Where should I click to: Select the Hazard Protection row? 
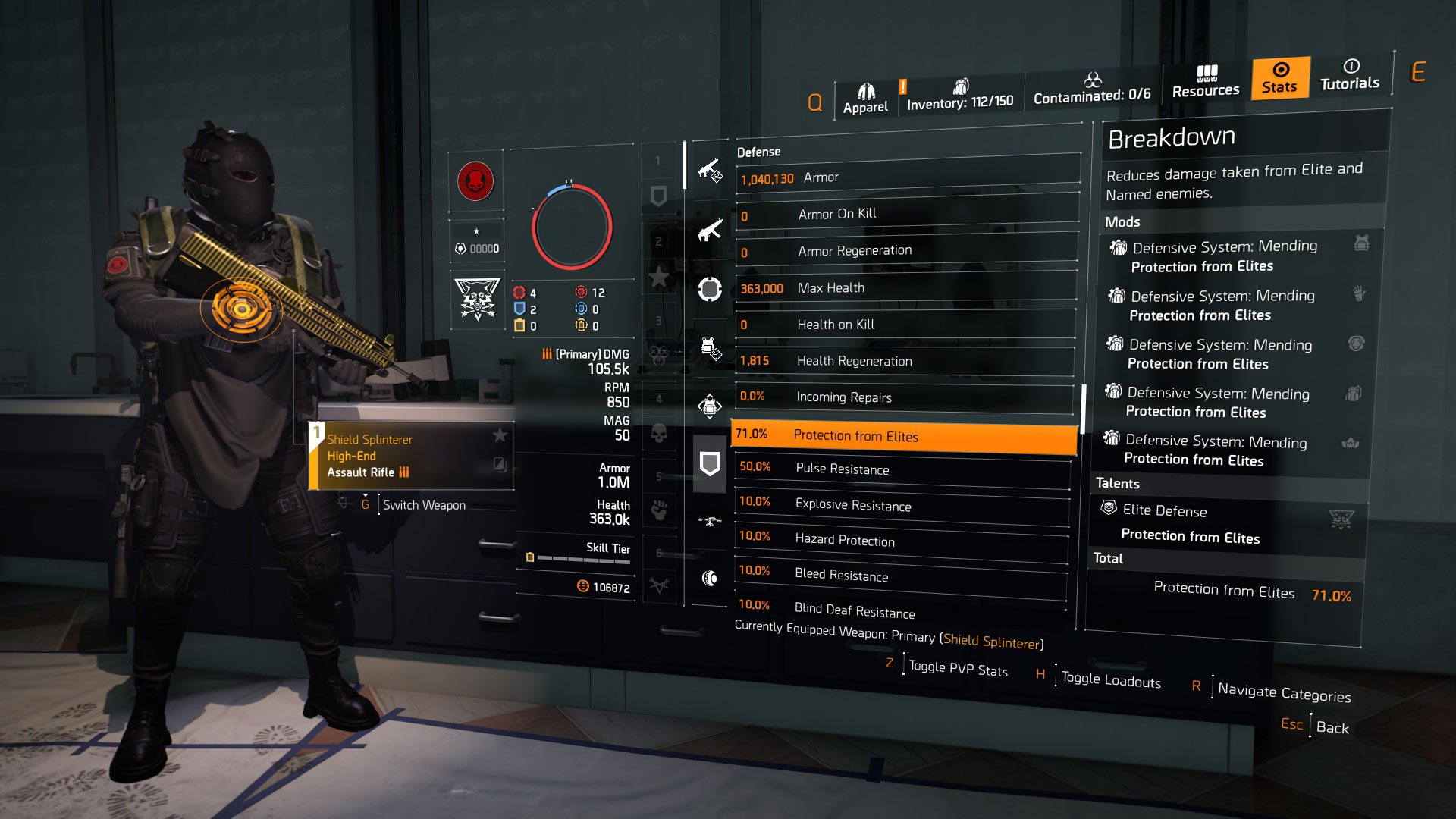tap(901, 540)
